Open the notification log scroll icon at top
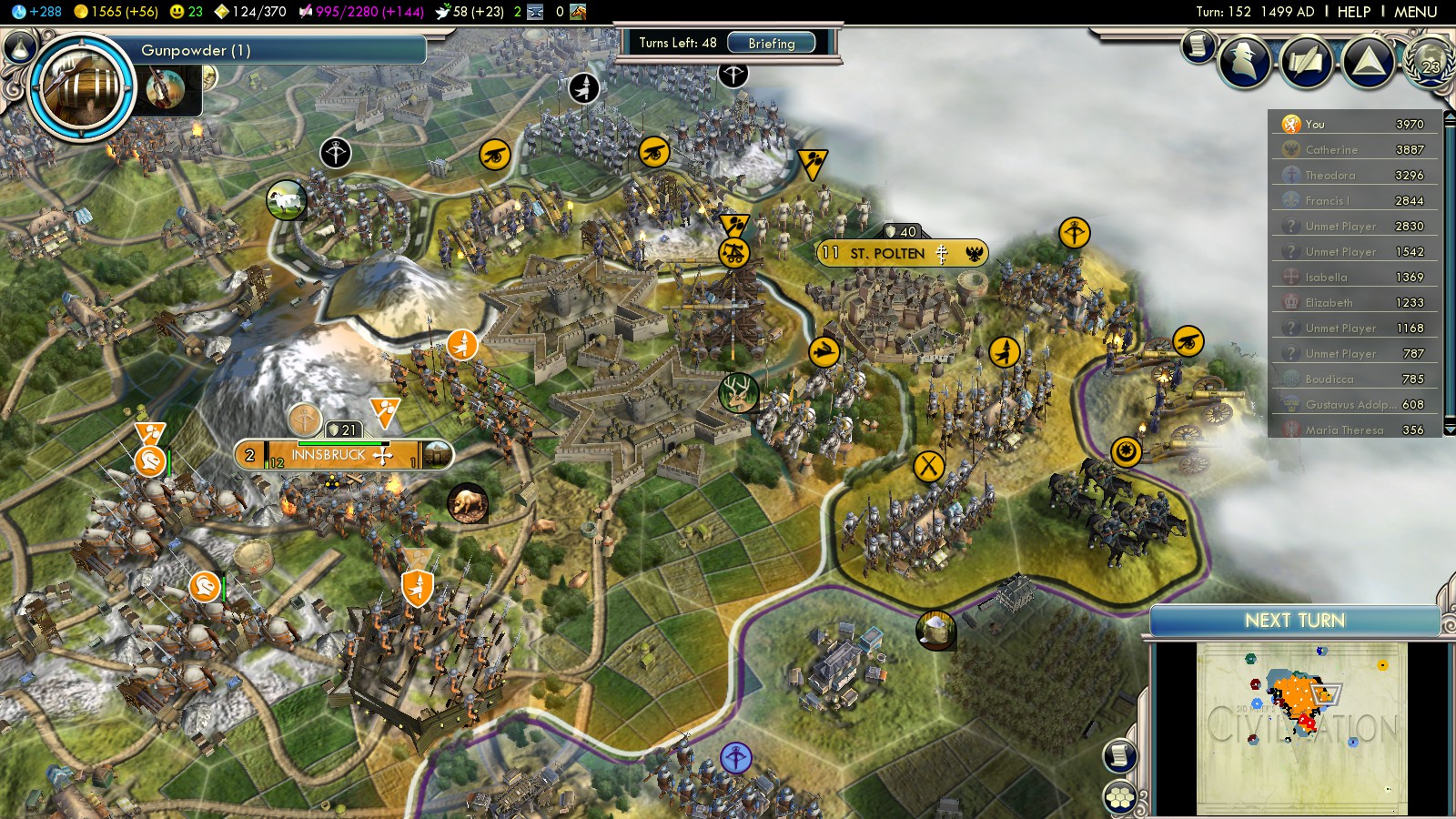Screen dimensions: 1456x819 point(1198,45)
